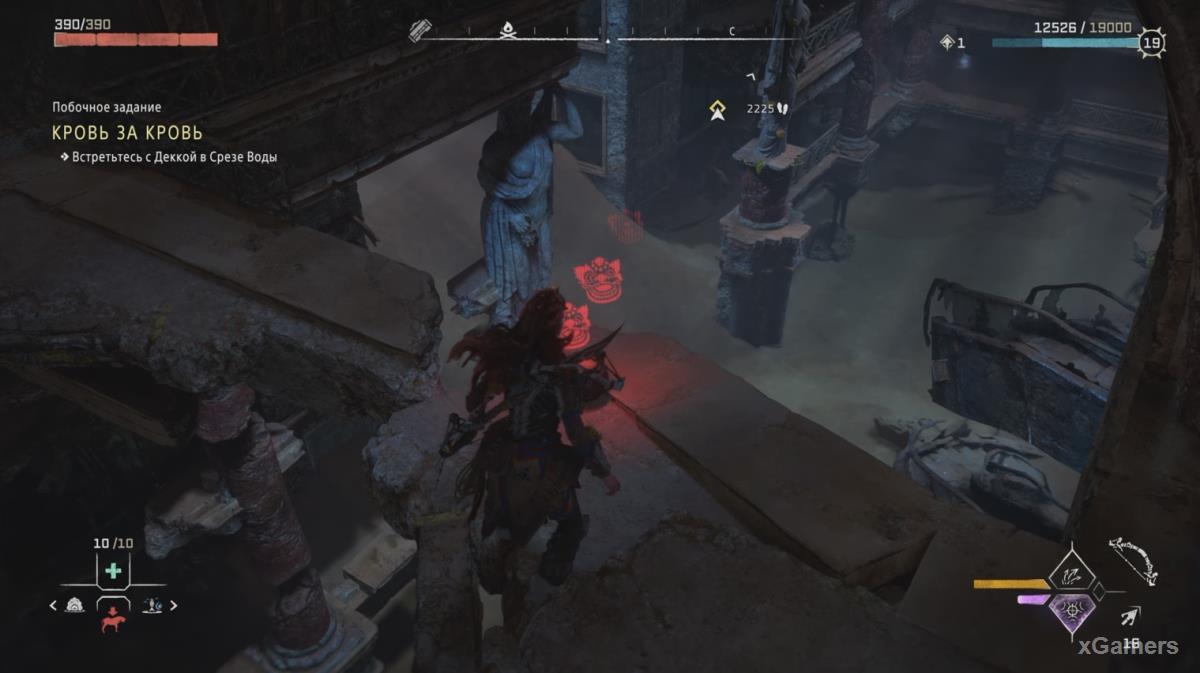The width and height of the screenshot is (1200, 673).
Task: Choose the blue potion quick item
Action: point(153,605)
